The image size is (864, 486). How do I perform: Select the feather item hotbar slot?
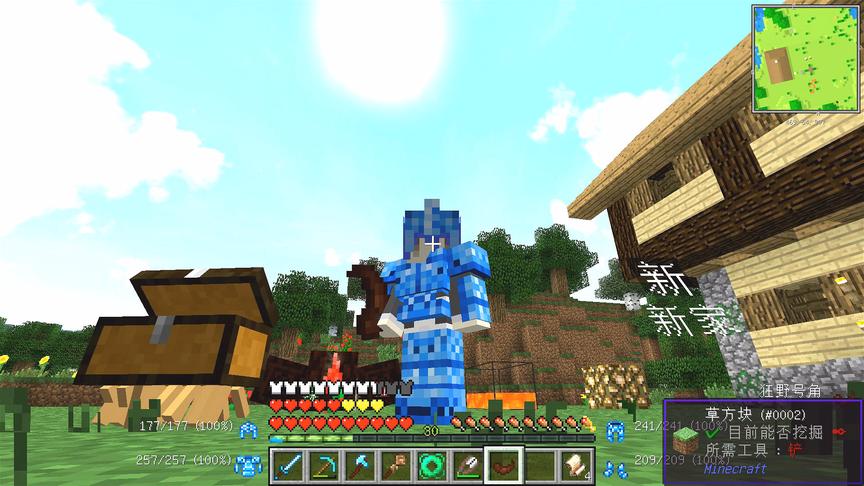(468, 465)
